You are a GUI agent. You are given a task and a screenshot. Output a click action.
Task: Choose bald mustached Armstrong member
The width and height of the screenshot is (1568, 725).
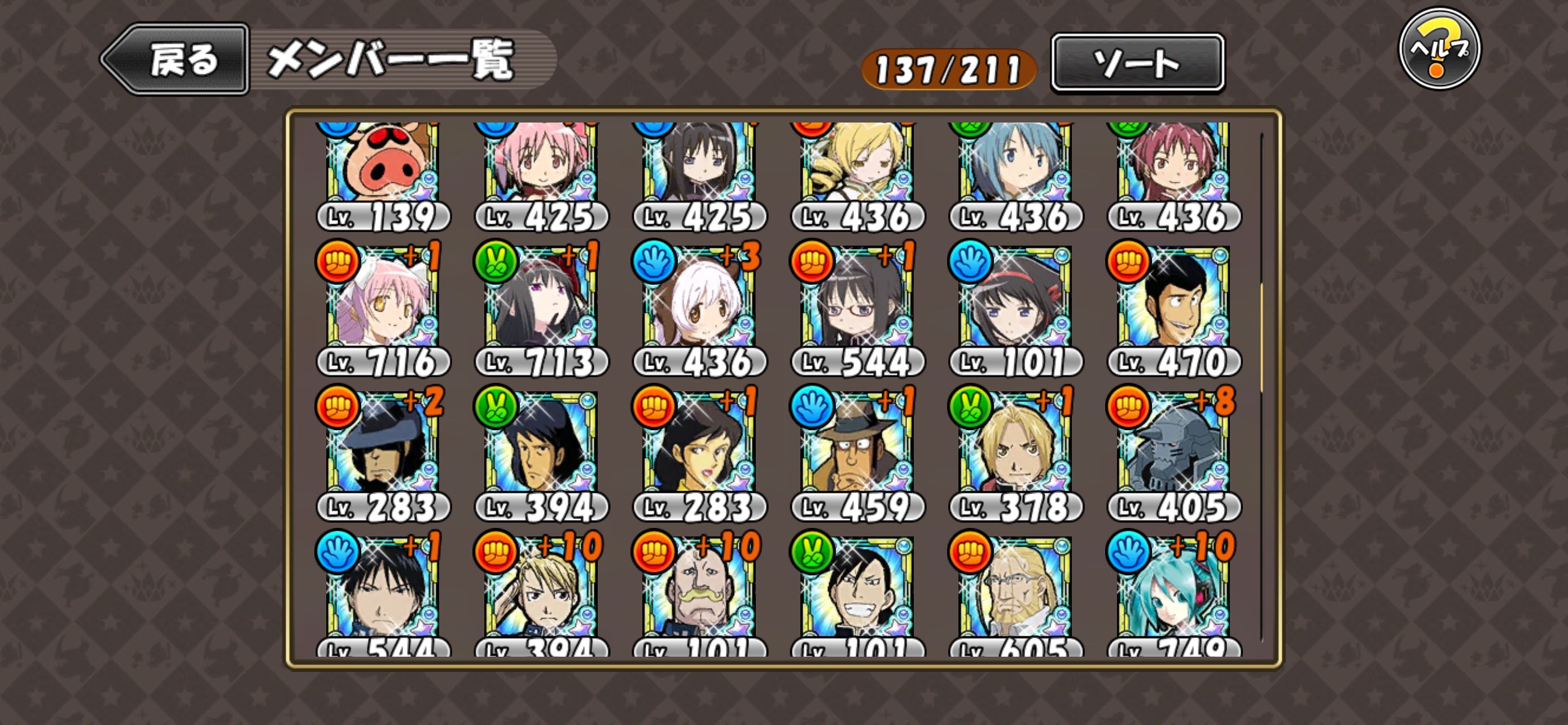(699, 591)
